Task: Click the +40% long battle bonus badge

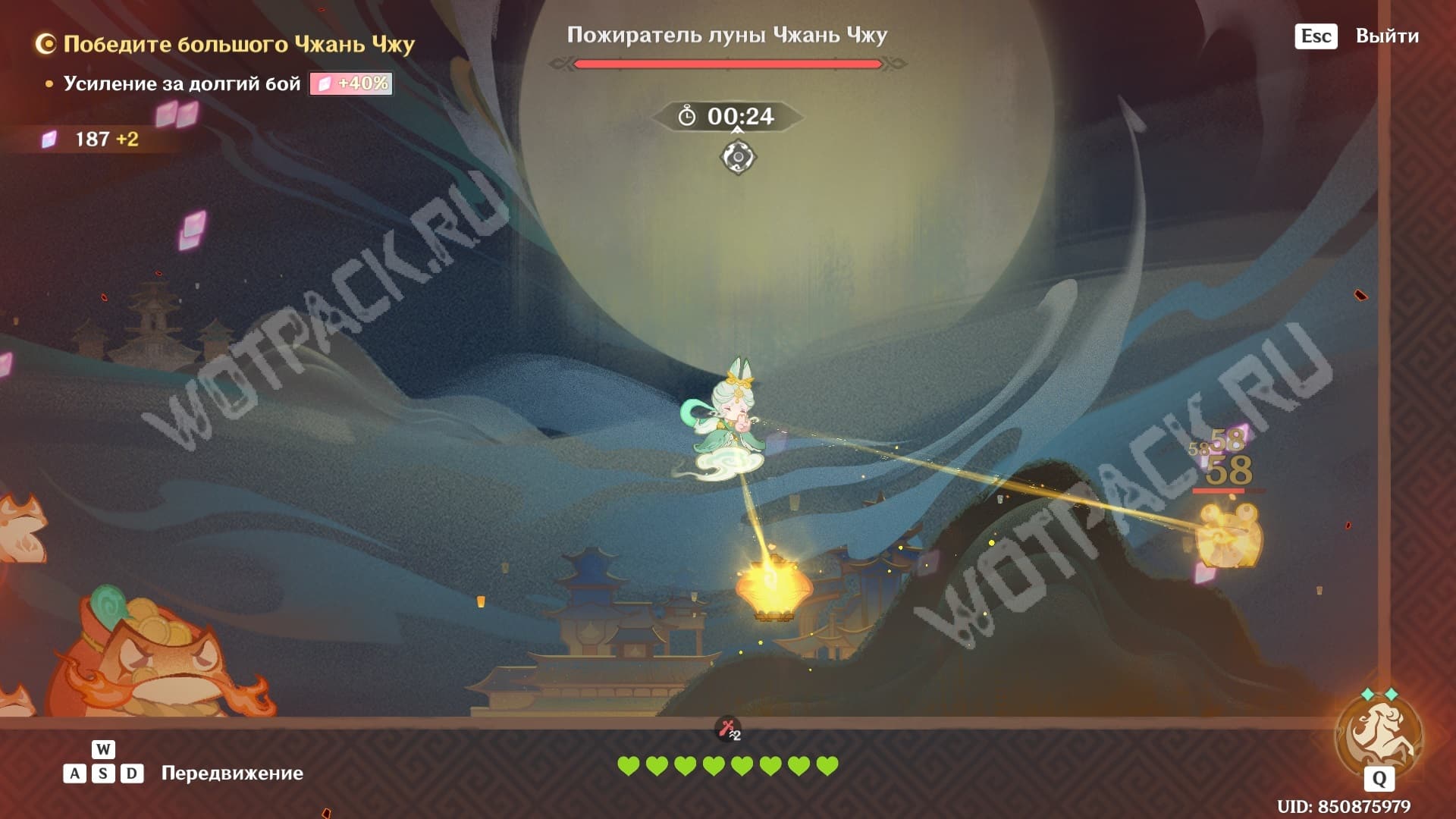Action: [351, 83]
